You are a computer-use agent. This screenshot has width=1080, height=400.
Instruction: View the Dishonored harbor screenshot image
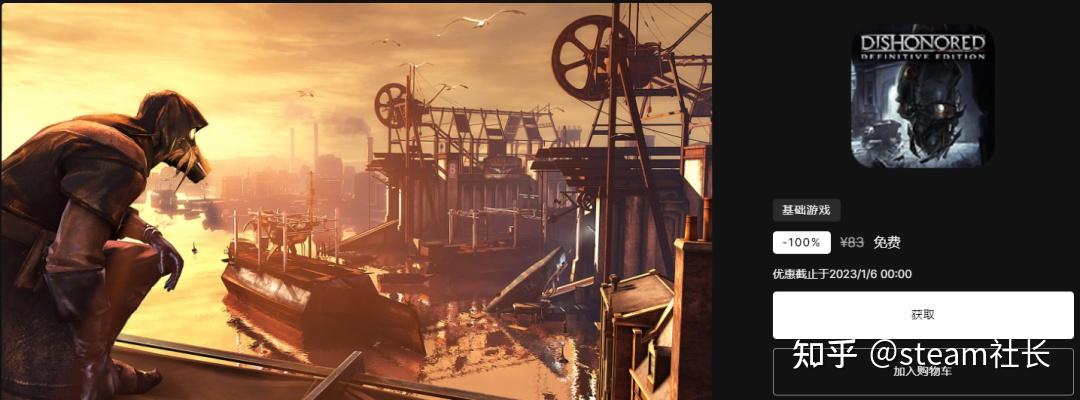(x=356, y=200)
